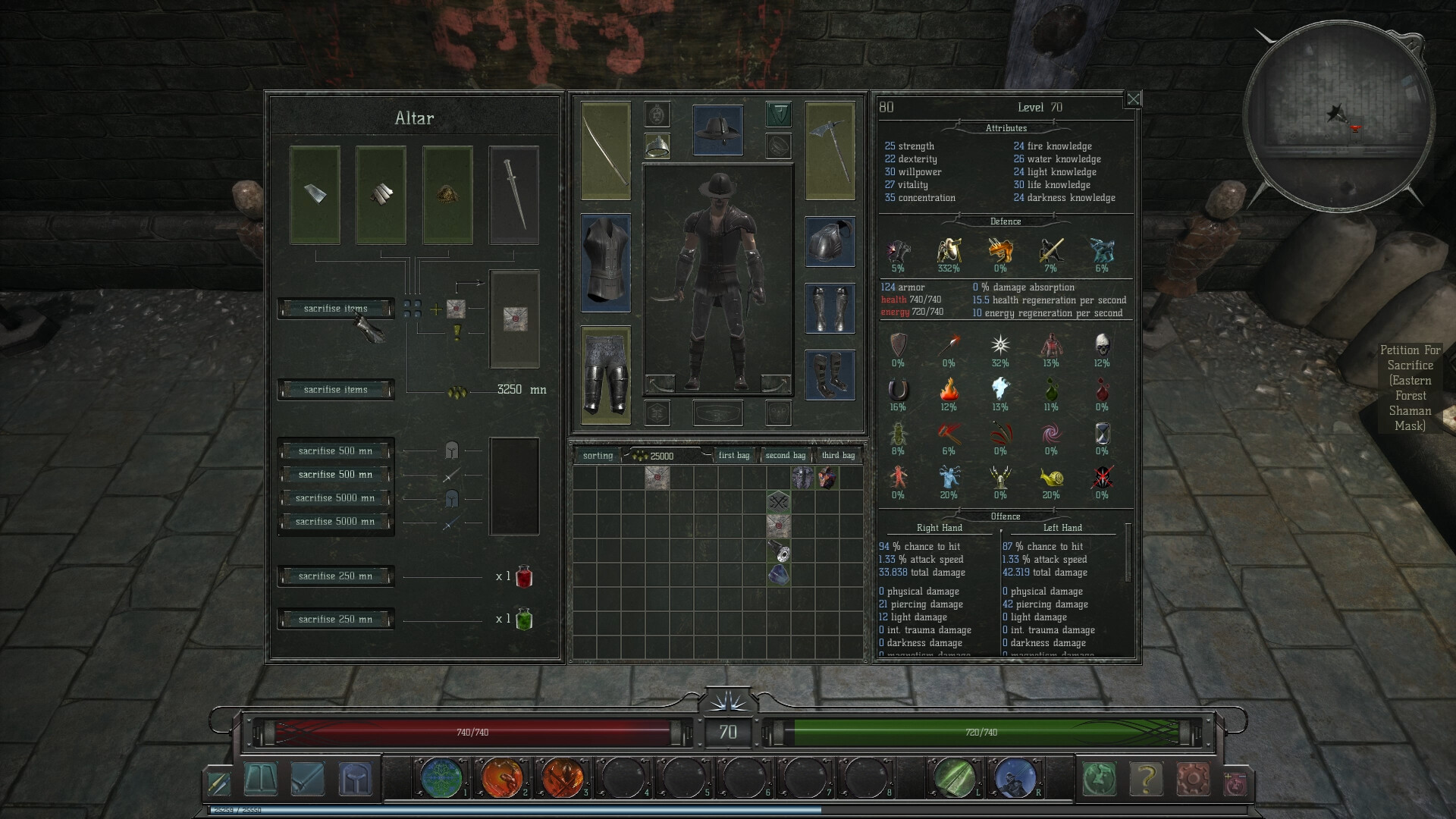The height and width of the screenshot is (819, 1456).
Task: Switch to the third bag
Action: coord(839,455)
